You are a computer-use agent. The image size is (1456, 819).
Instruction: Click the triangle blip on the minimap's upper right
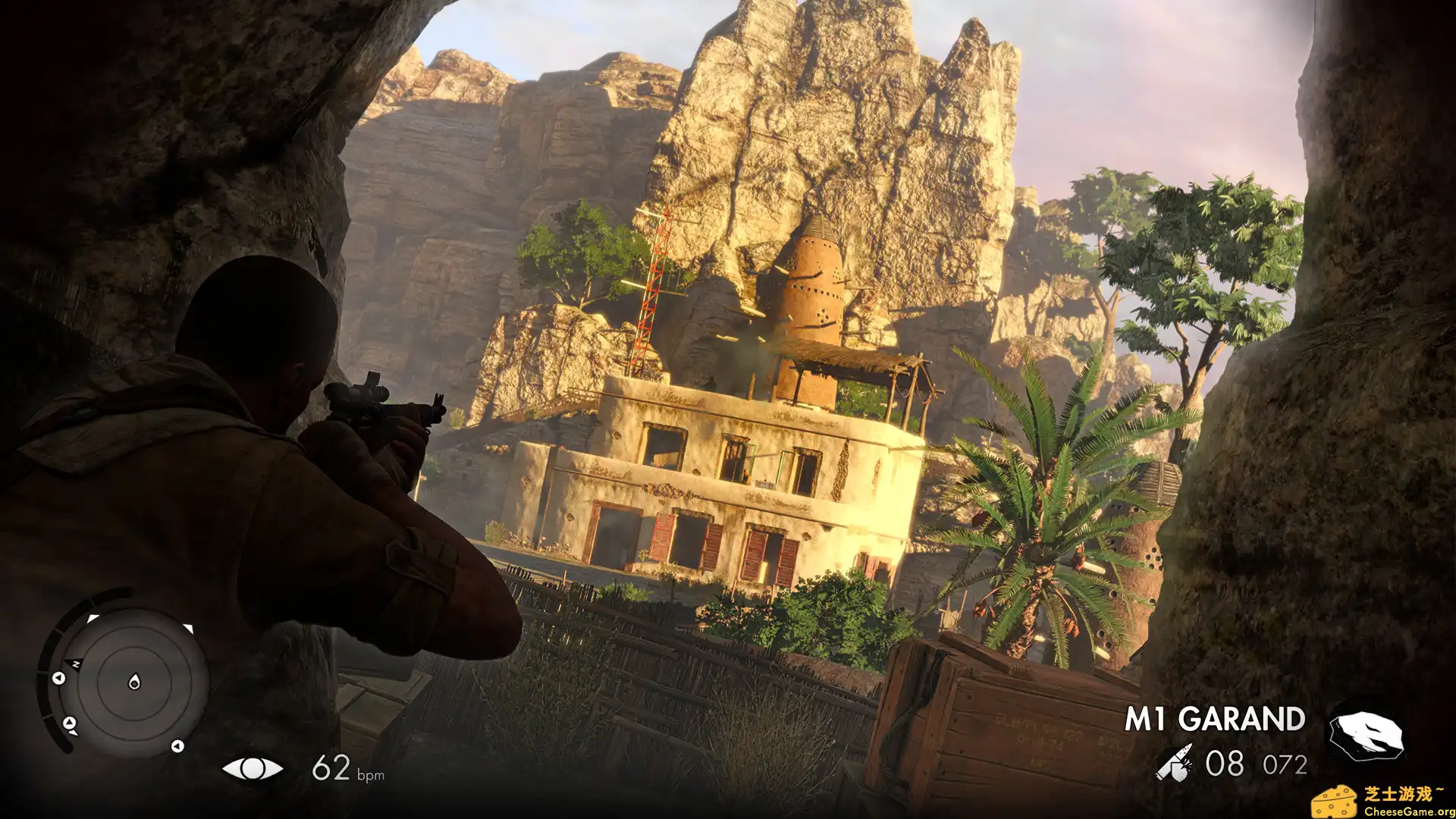coord(188,627)
